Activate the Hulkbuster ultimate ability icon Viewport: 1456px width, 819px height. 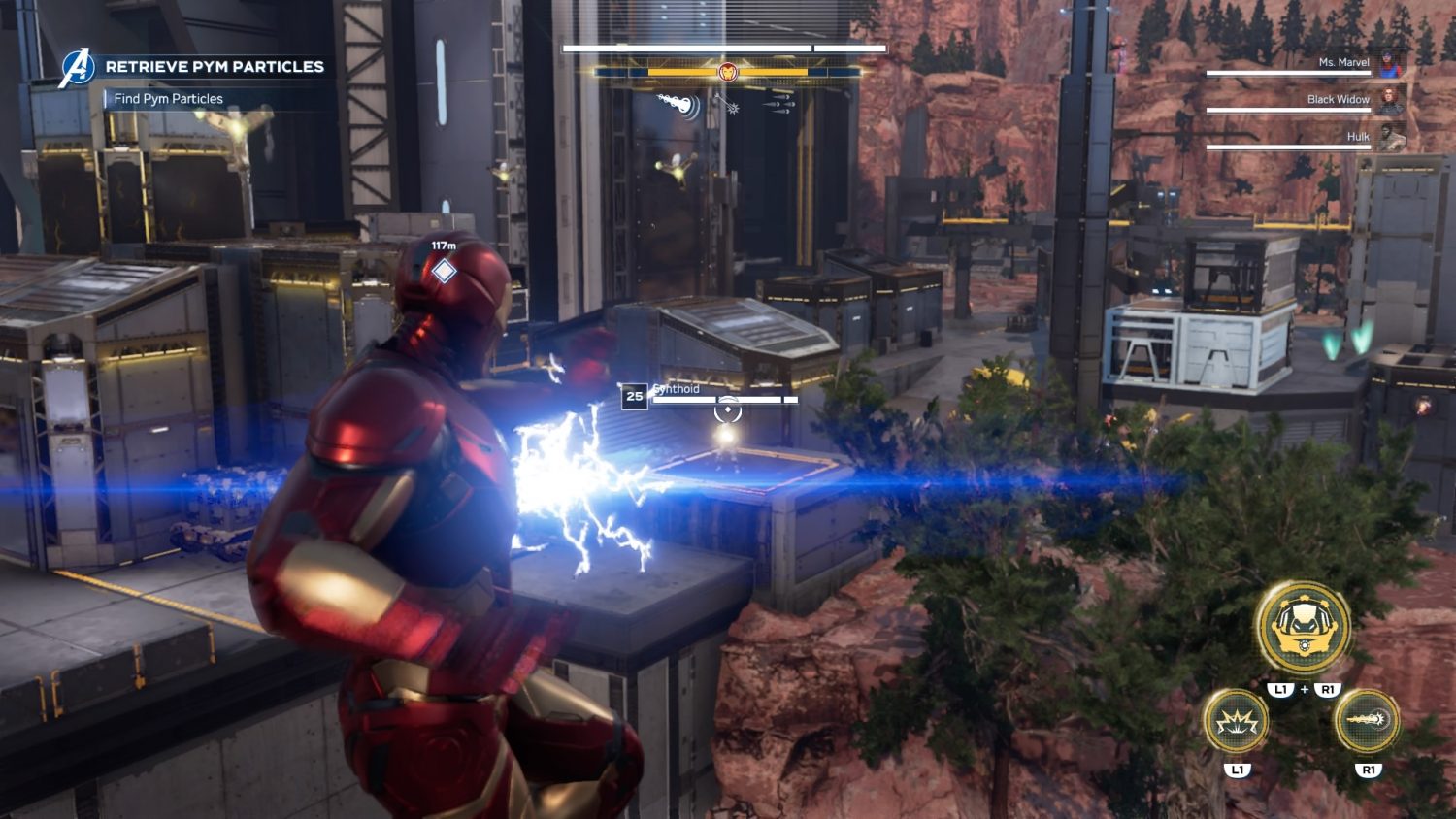tap(1302, 628)
